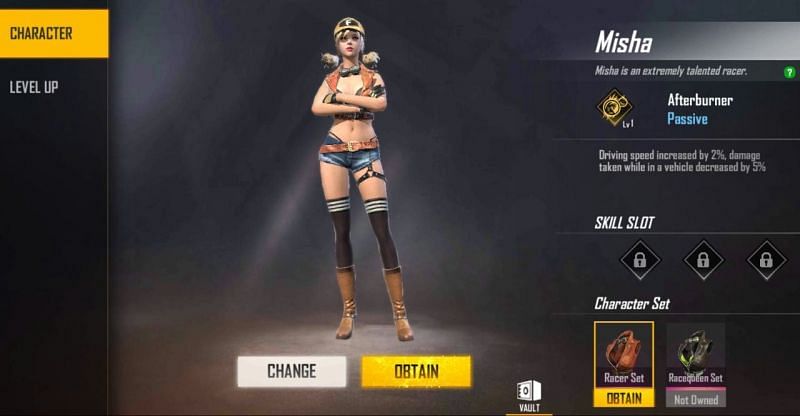Open the Vault
The height and width of the screenshot is (416, 800).
tap(529, 395)
